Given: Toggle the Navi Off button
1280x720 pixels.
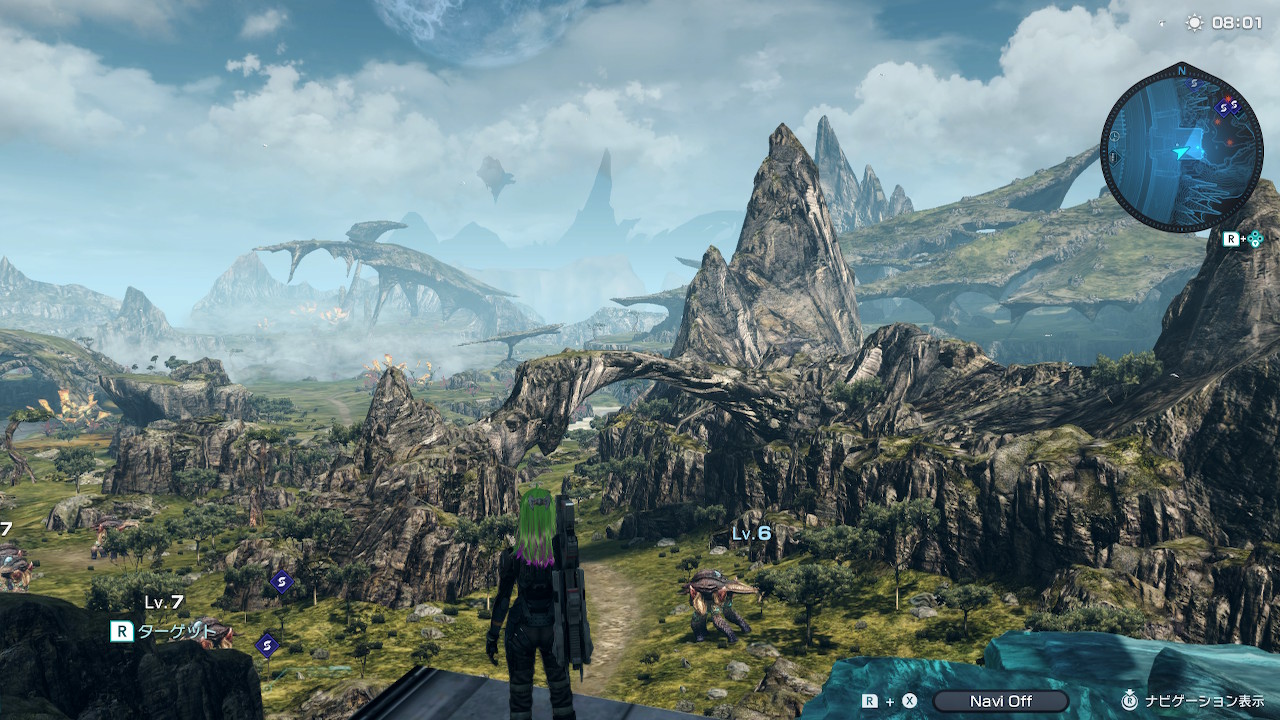Looking at the screenshot, I should 1000,701.
